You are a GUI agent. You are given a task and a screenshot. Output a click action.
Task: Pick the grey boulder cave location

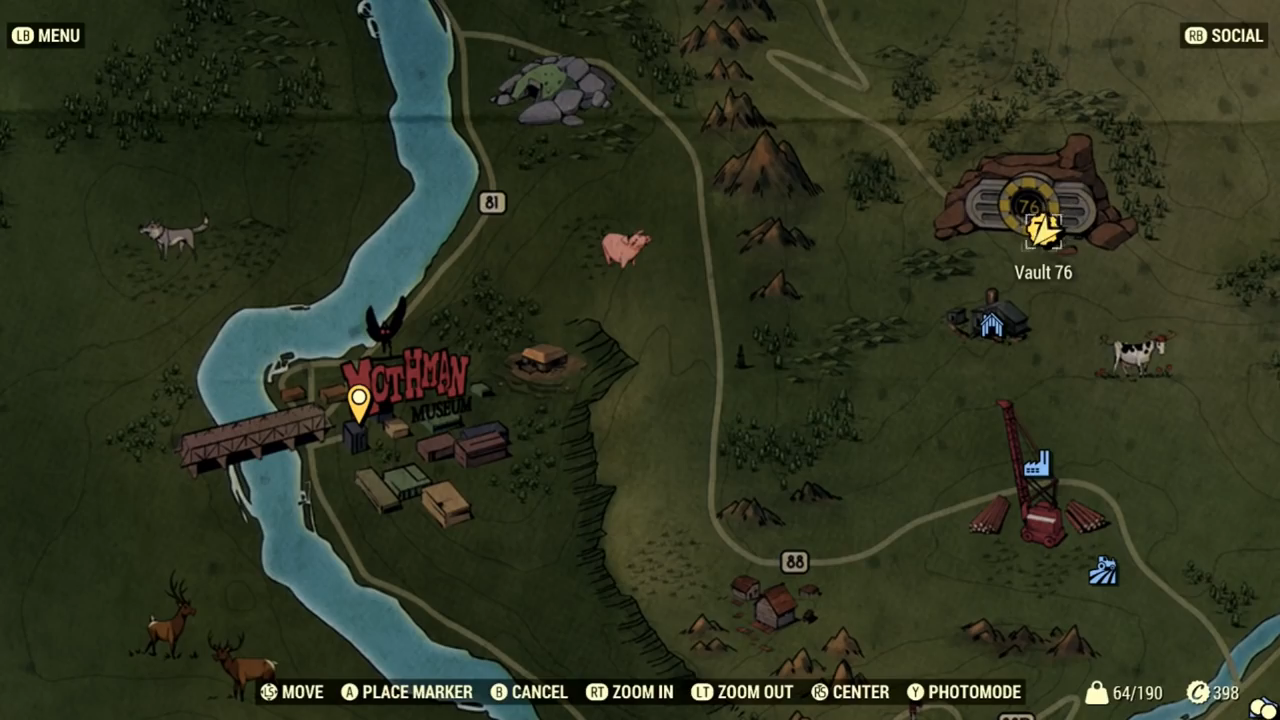pyautogui.click(x=555, y=88)
